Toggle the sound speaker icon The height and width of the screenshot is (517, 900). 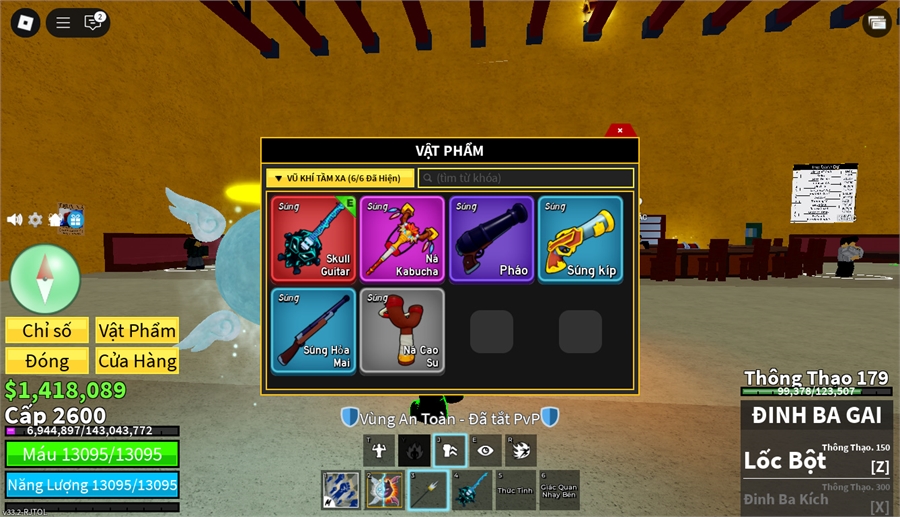pos(15,219)
